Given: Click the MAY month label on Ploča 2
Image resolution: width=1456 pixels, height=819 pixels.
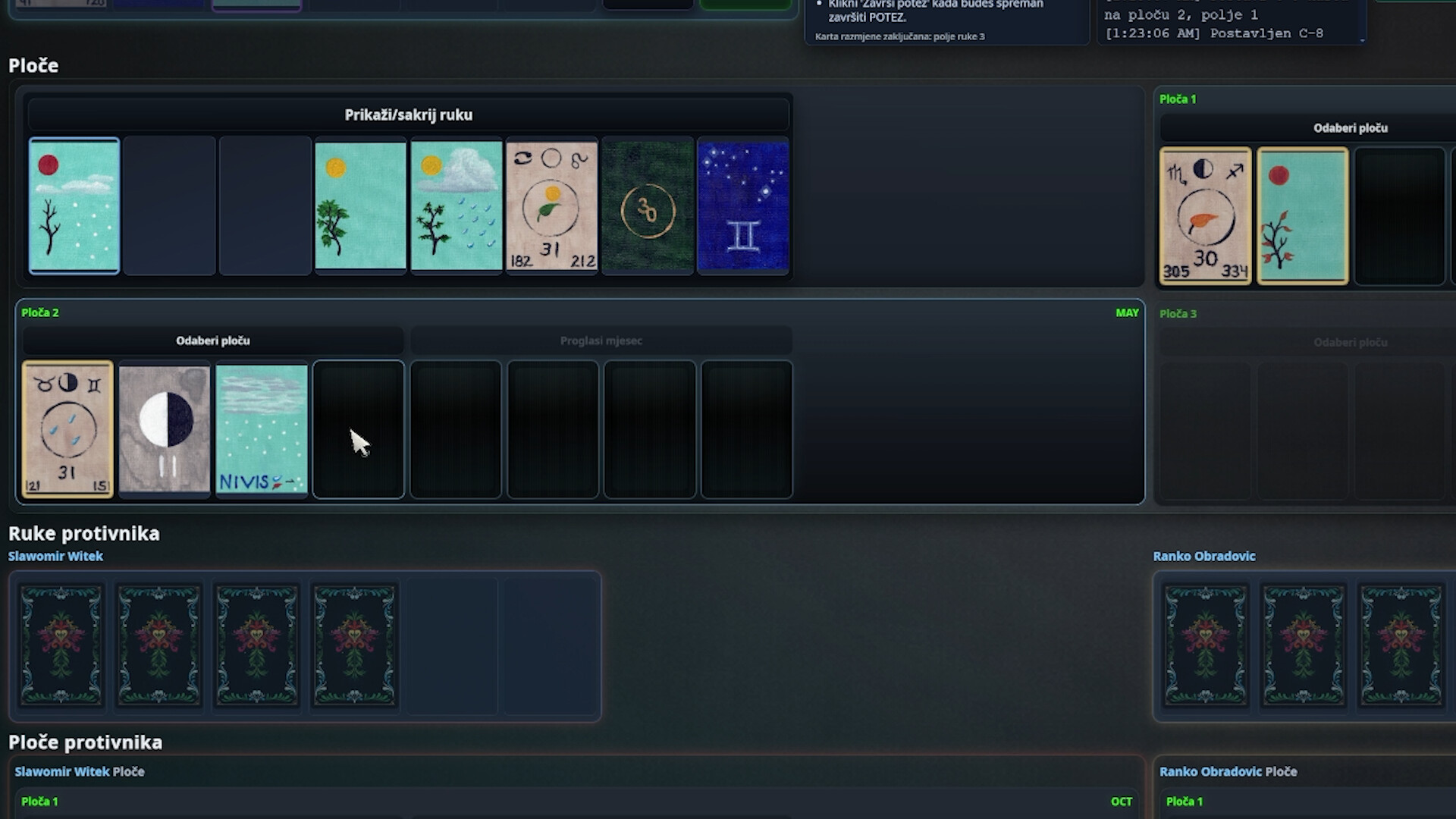Looking at the screenshot, I should point(1128,312).
